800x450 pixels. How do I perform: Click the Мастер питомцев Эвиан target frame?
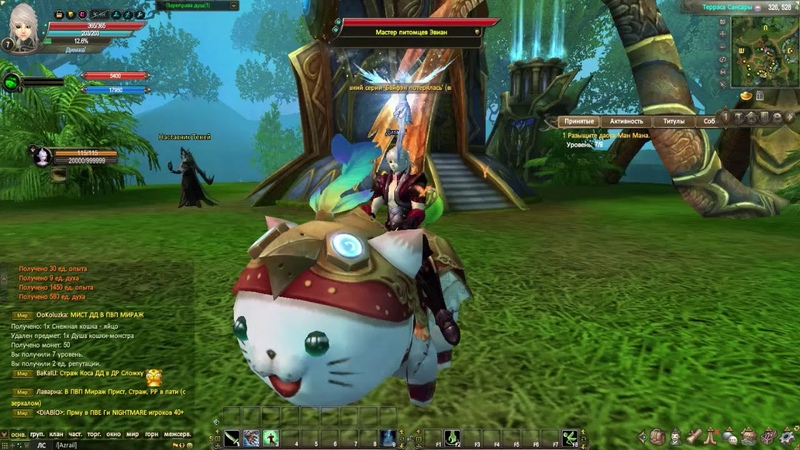pos(413,28)
